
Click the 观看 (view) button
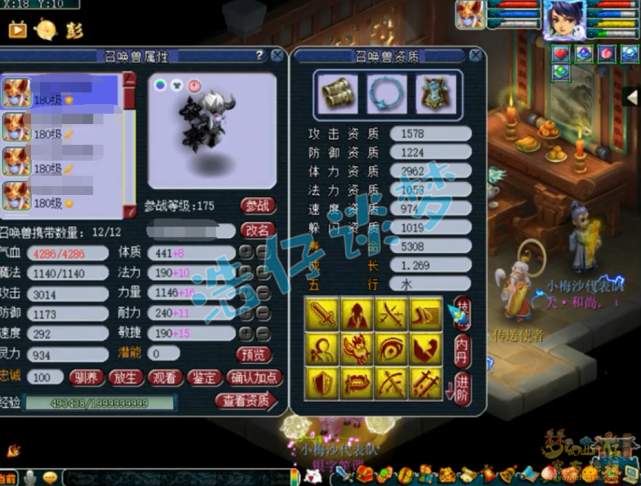click(164, 378)
